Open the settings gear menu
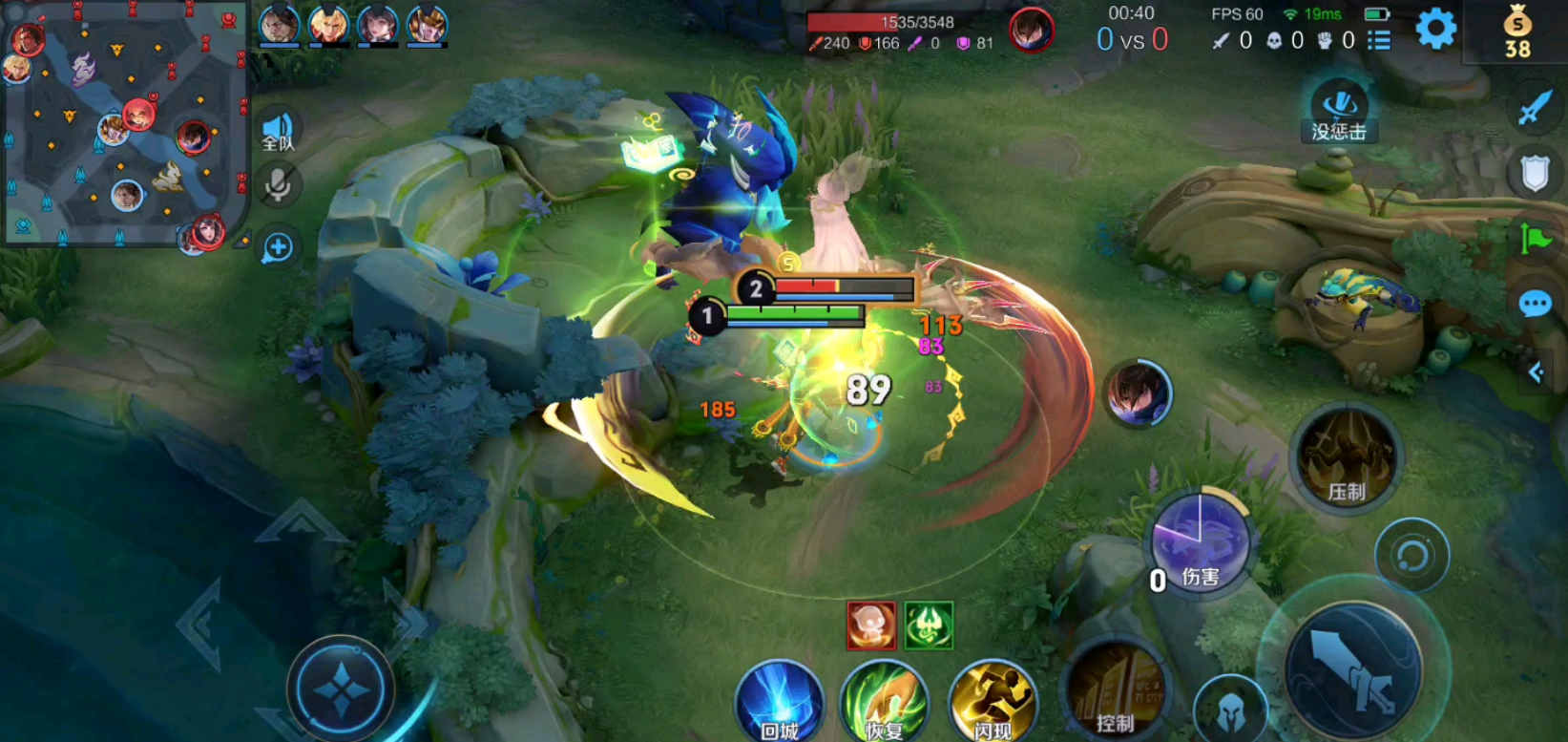This screenshot has height=742, width=1568. point(1434,30)
